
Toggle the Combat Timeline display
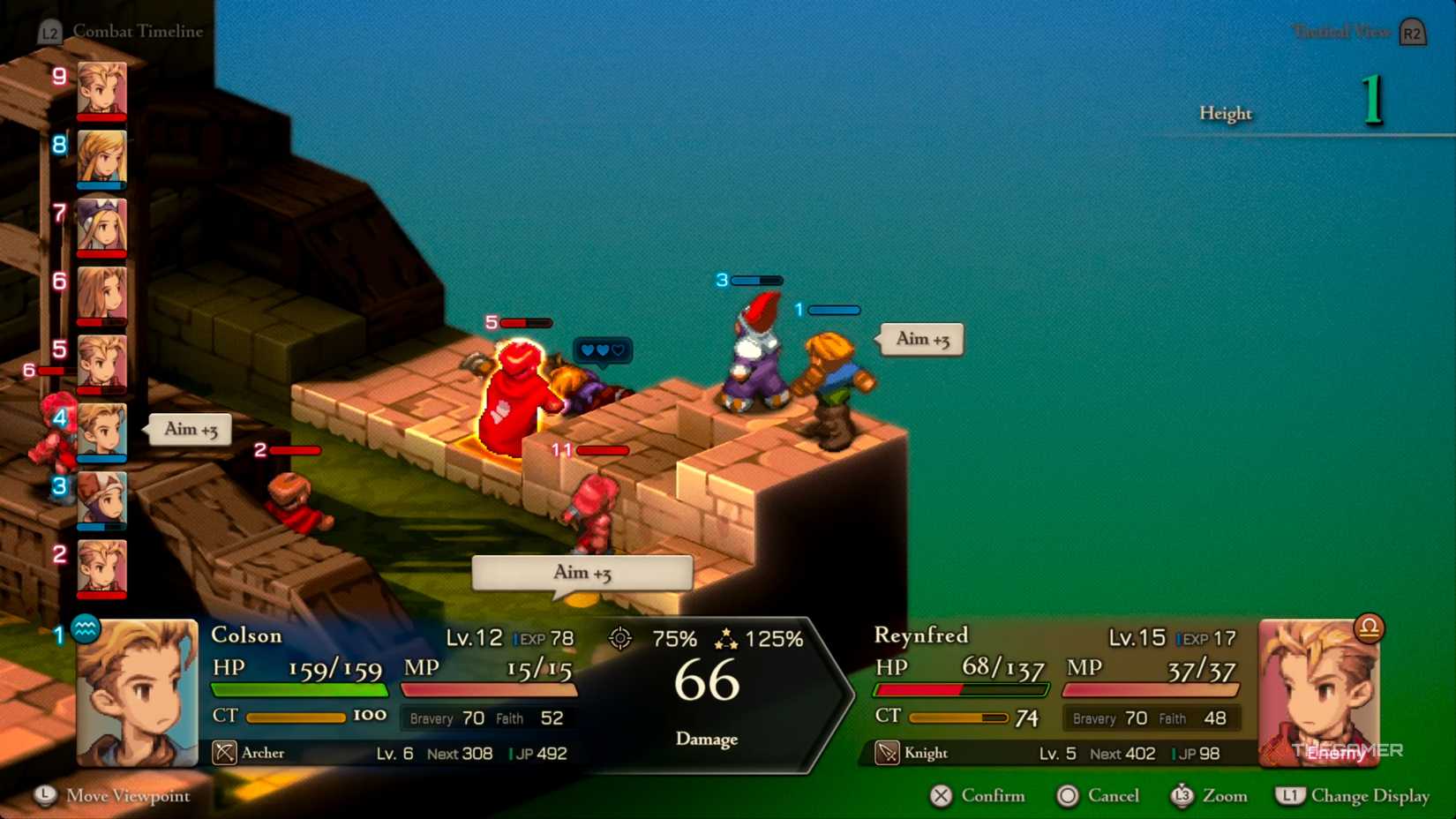[x=139, y=31]
